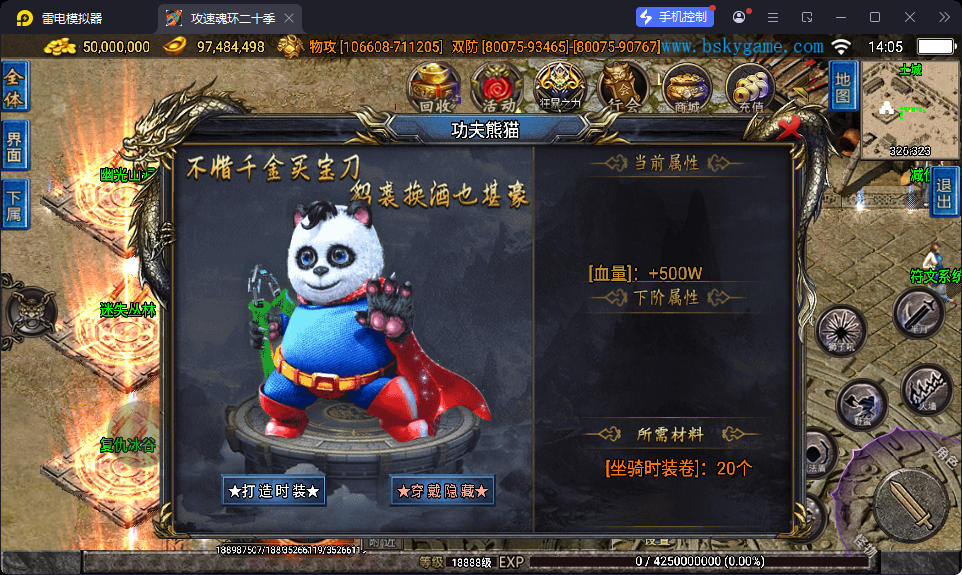The width and height of the screenshot is (962, 575).
Task: Open the 界面 interface side button
Action: pos(15,146)
